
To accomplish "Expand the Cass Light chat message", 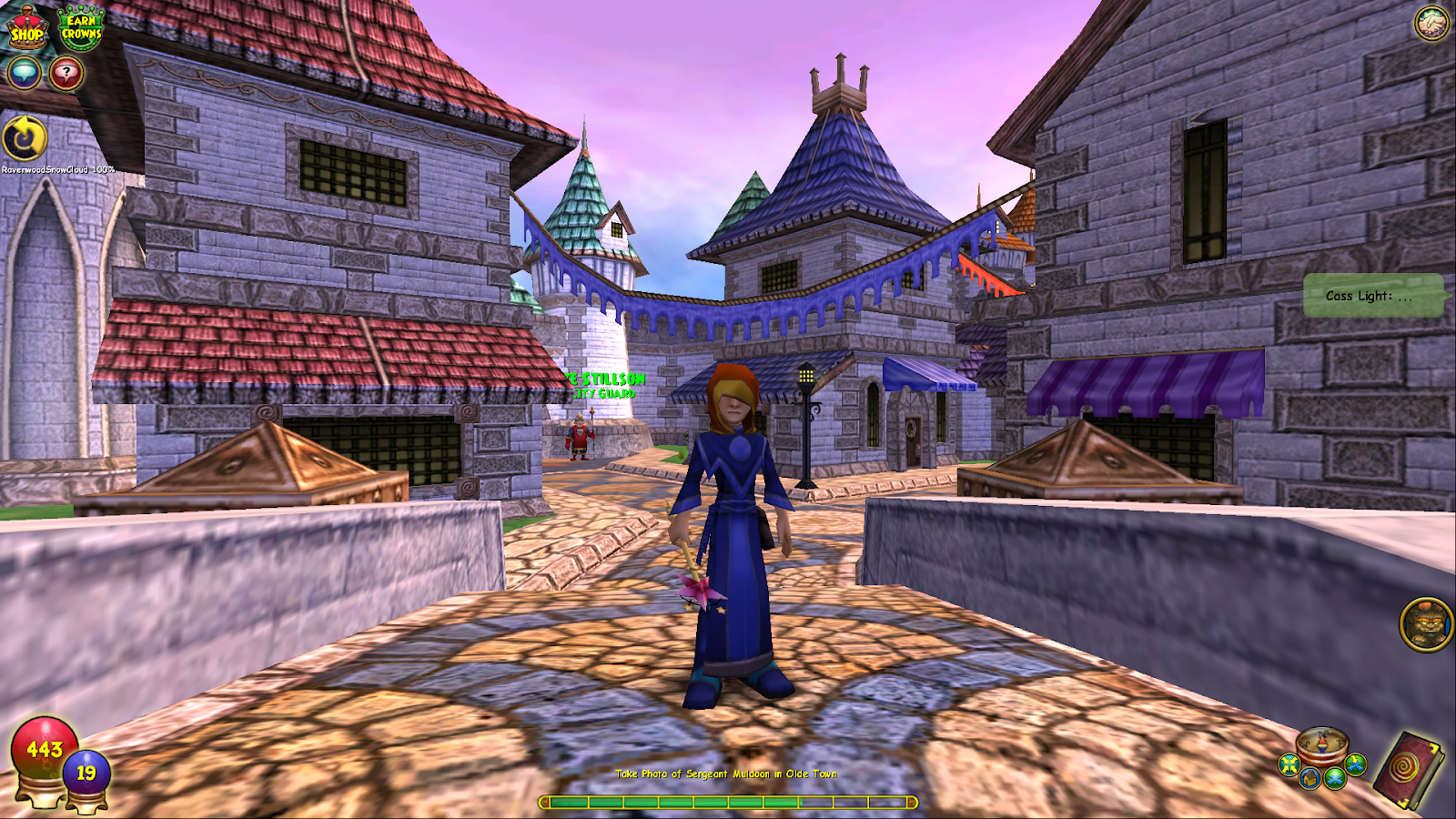I will click(1374, 295).
